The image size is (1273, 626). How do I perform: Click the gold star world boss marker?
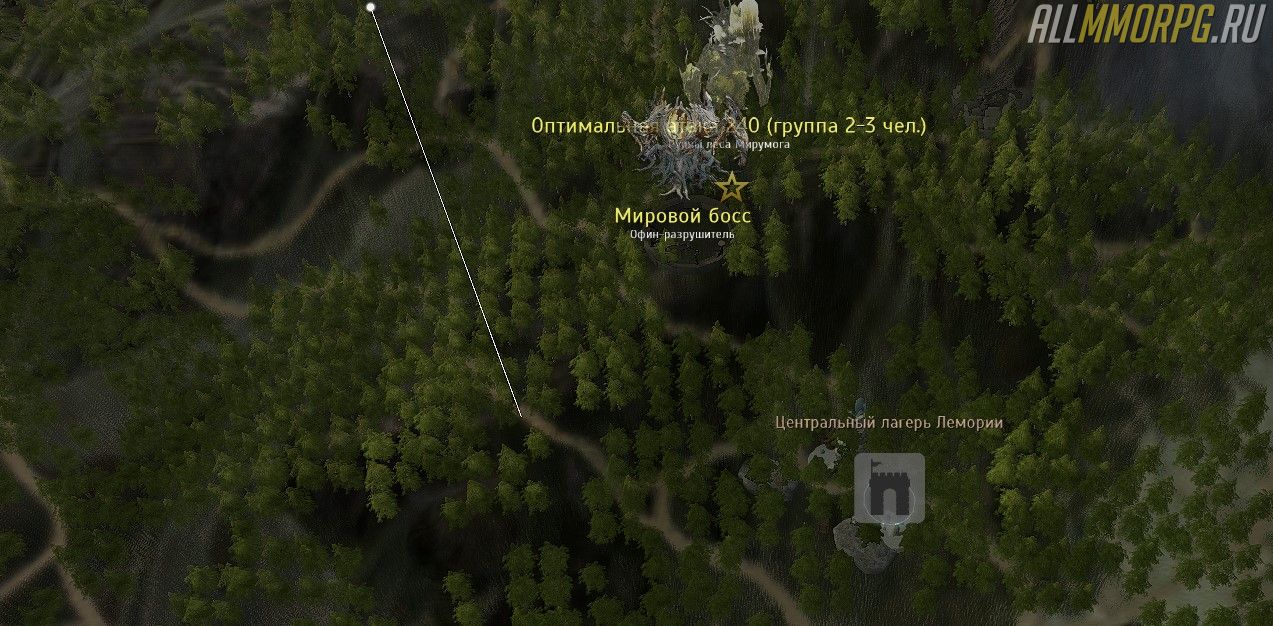(x=732, y=186)
